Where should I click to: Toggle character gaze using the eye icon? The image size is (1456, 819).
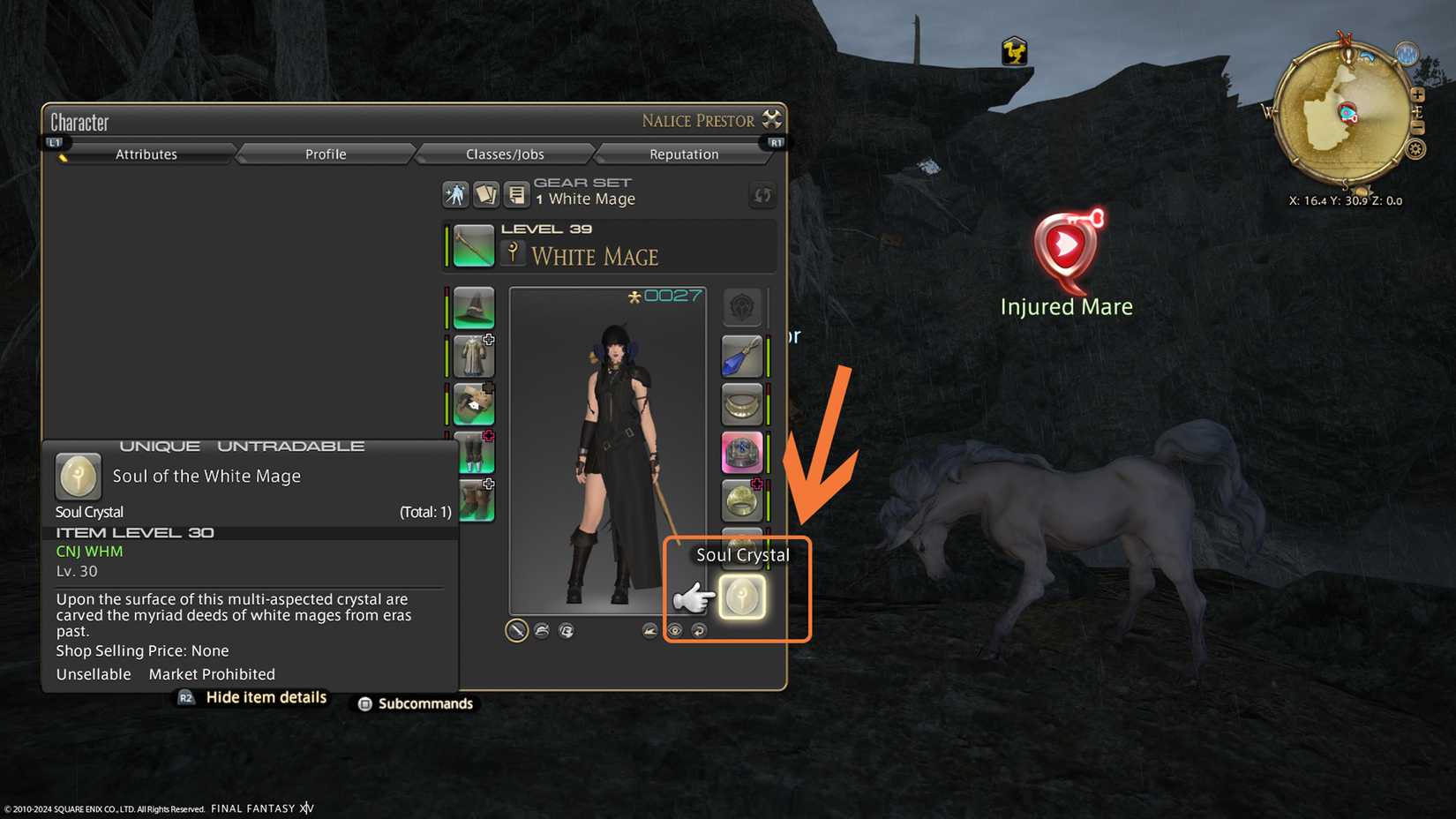click(676, 630)
